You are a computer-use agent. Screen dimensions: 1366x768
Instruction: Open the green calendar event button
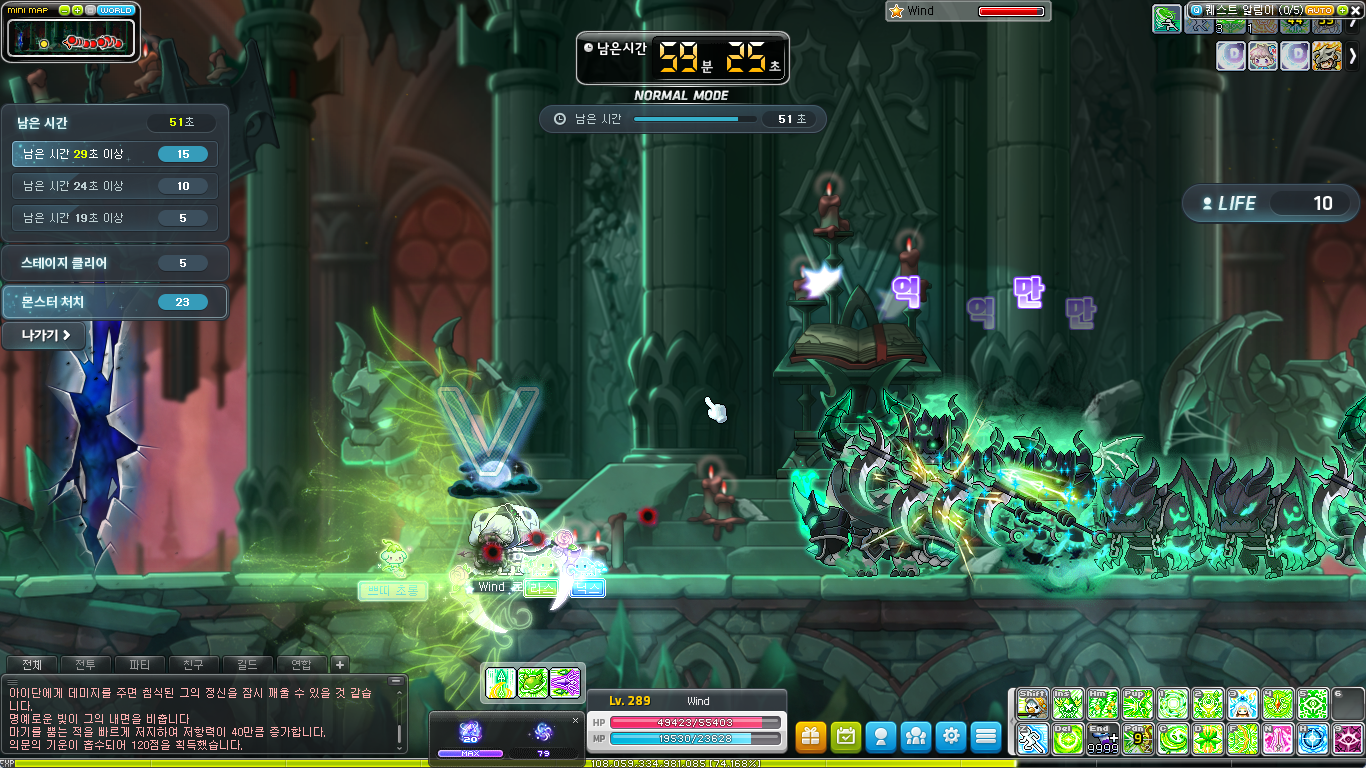[847, 737]
